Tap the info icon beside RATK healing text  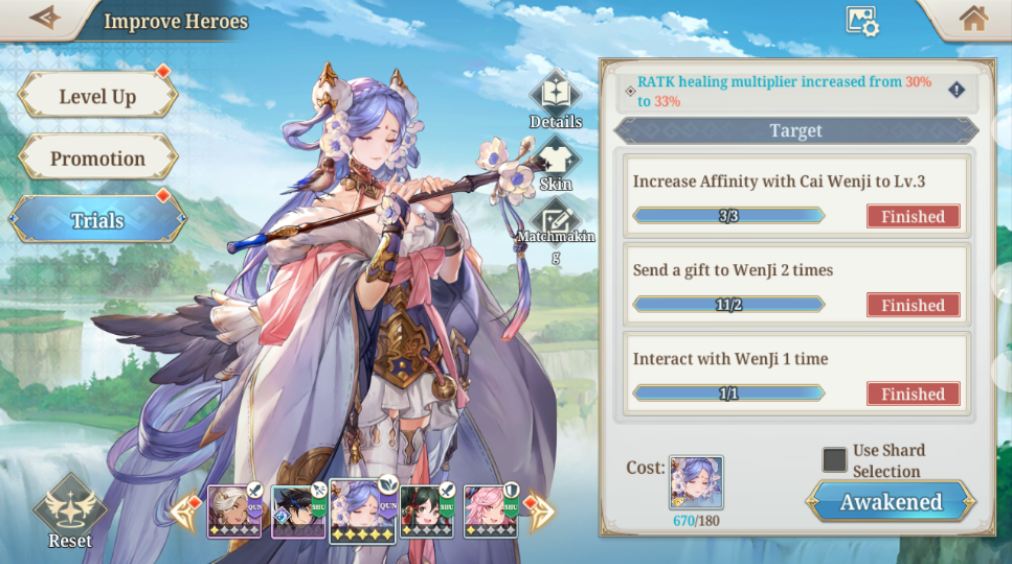[x=957, y=90]
